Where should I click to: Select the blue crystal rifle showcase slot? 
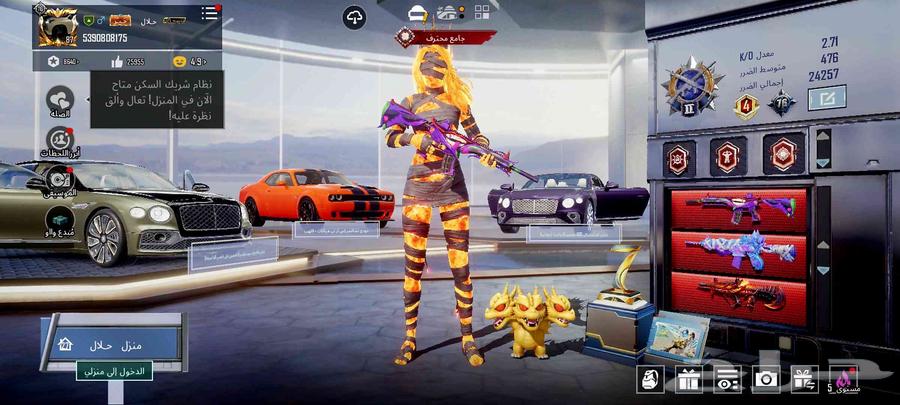[x=739, y=252]
